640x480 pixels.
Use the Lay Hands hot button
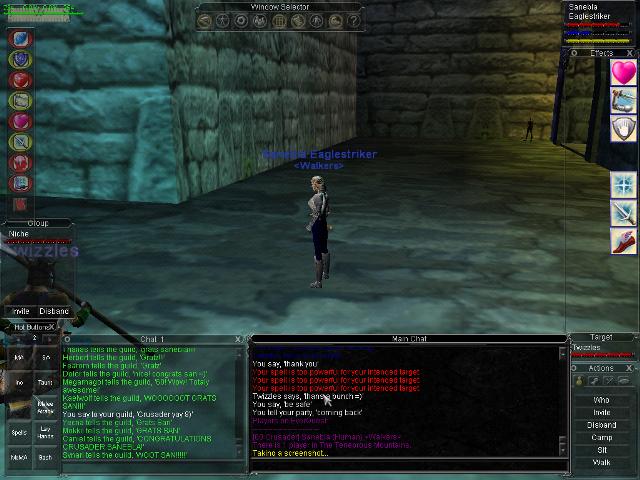coord(46,432)
